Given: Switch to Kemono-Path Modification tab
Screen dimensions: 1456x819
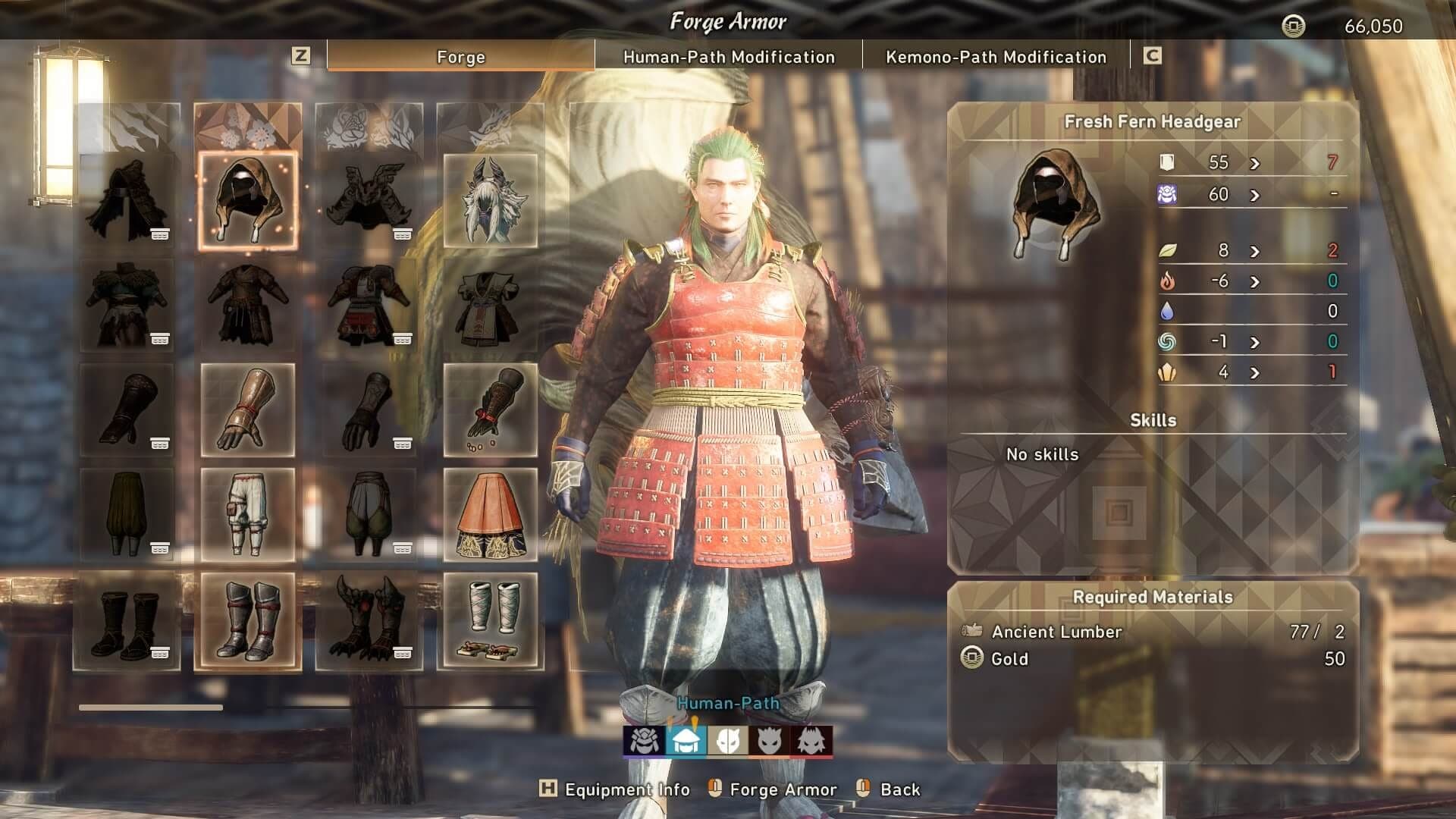Looking at the screenshot, I should coord(993,57).
